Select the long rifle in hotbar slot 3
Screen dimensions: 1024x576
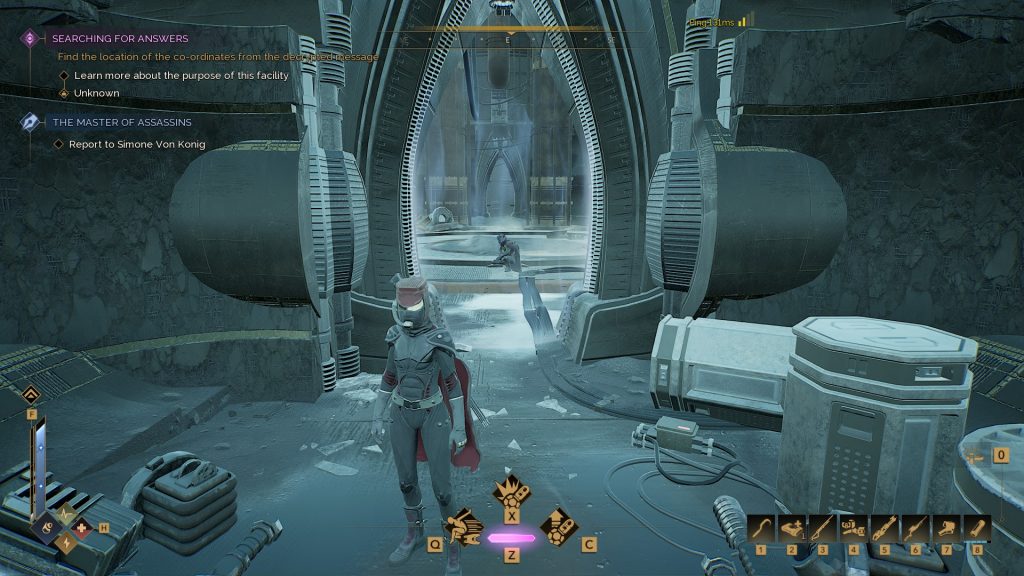[x=823, y=529]
